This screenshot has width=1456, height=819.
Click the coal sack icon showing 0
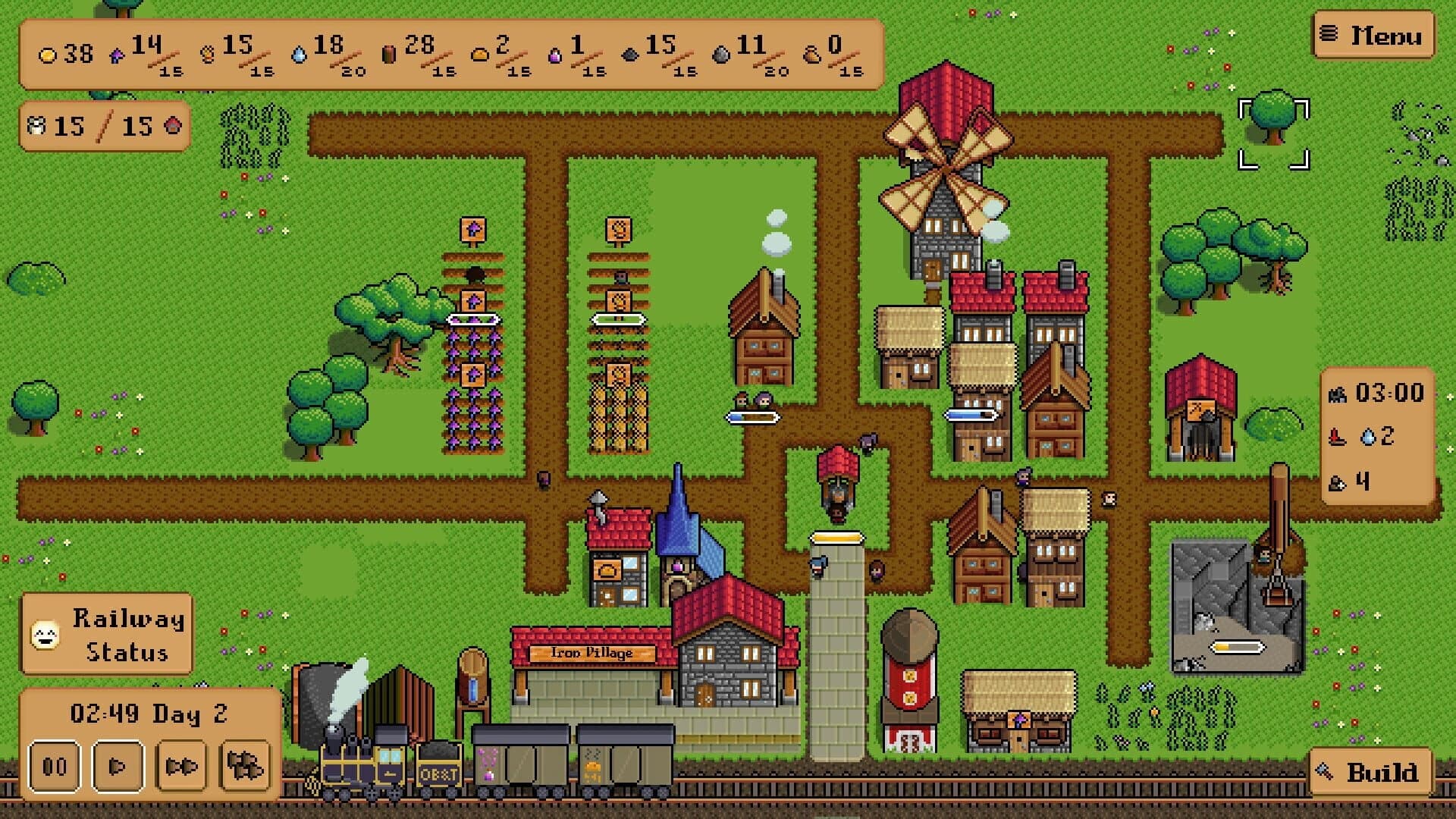pos(811,56)
